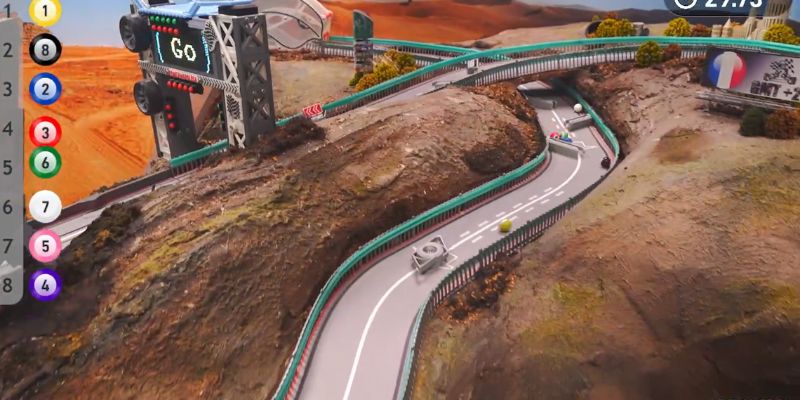Click the red number 3 ball entry

45,132
